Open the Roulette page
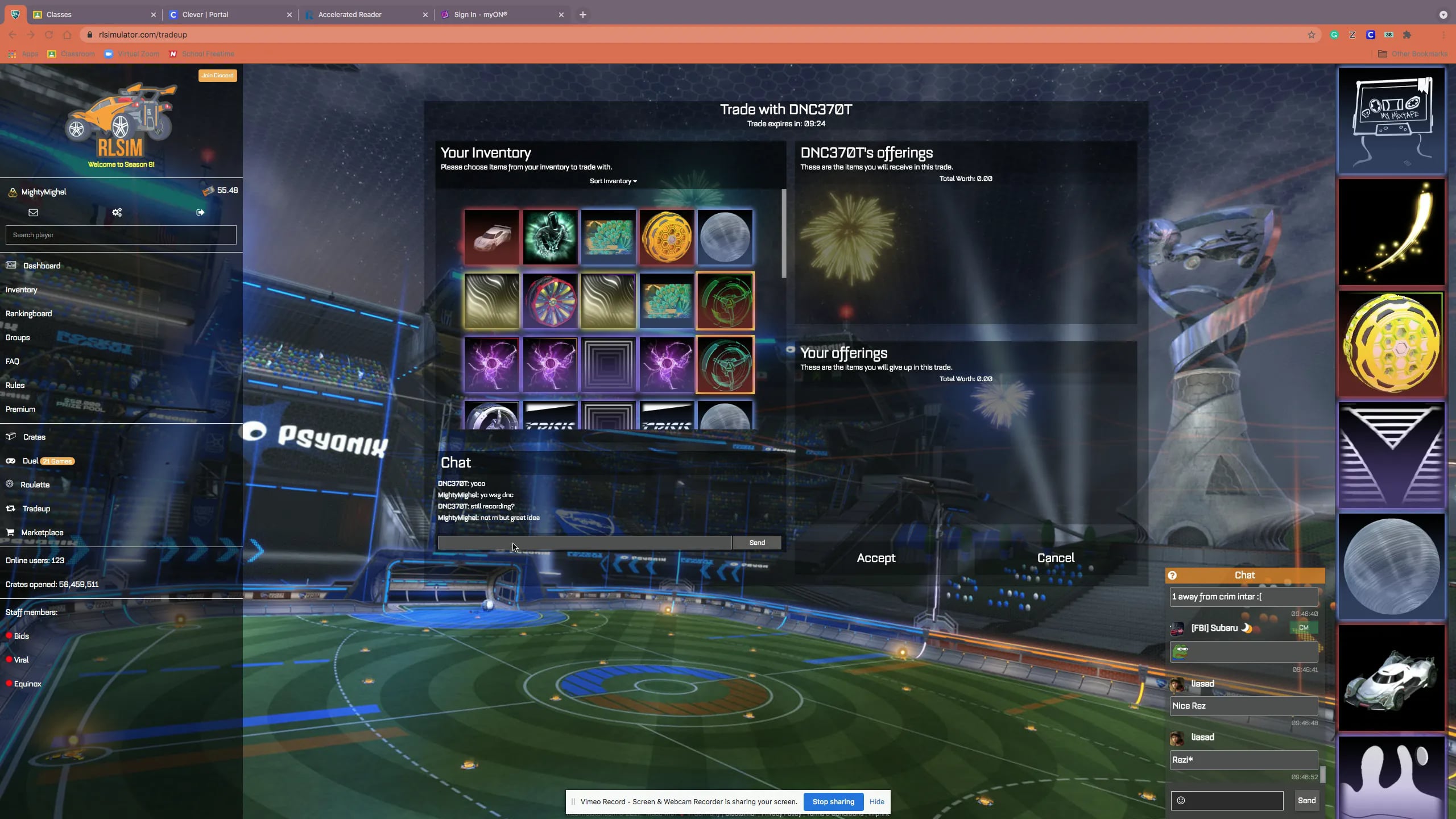The image size is (1456, 819). click(35, 485)
